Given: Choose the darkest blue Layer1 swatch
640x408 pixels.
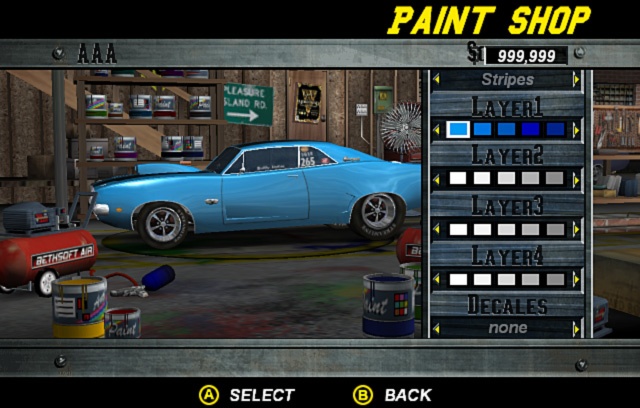Looking at the screenshot, I should point(556,129).
